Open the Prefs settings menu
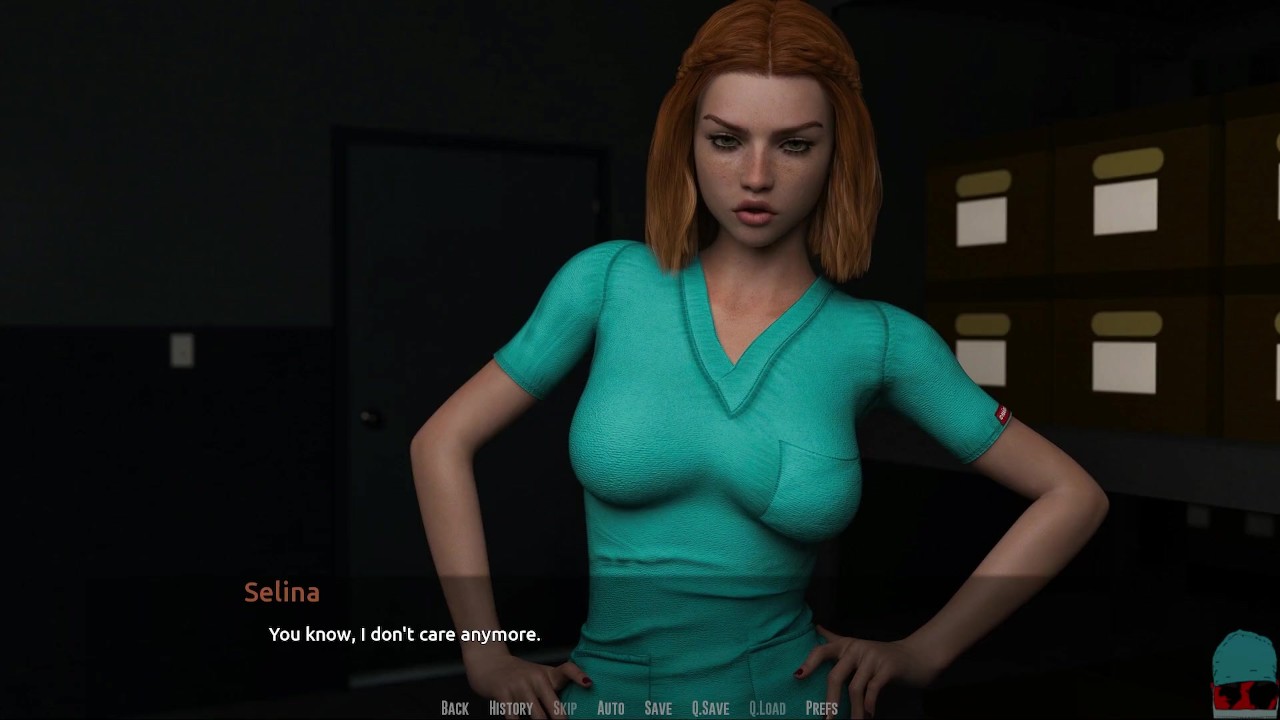 (821, 708)
